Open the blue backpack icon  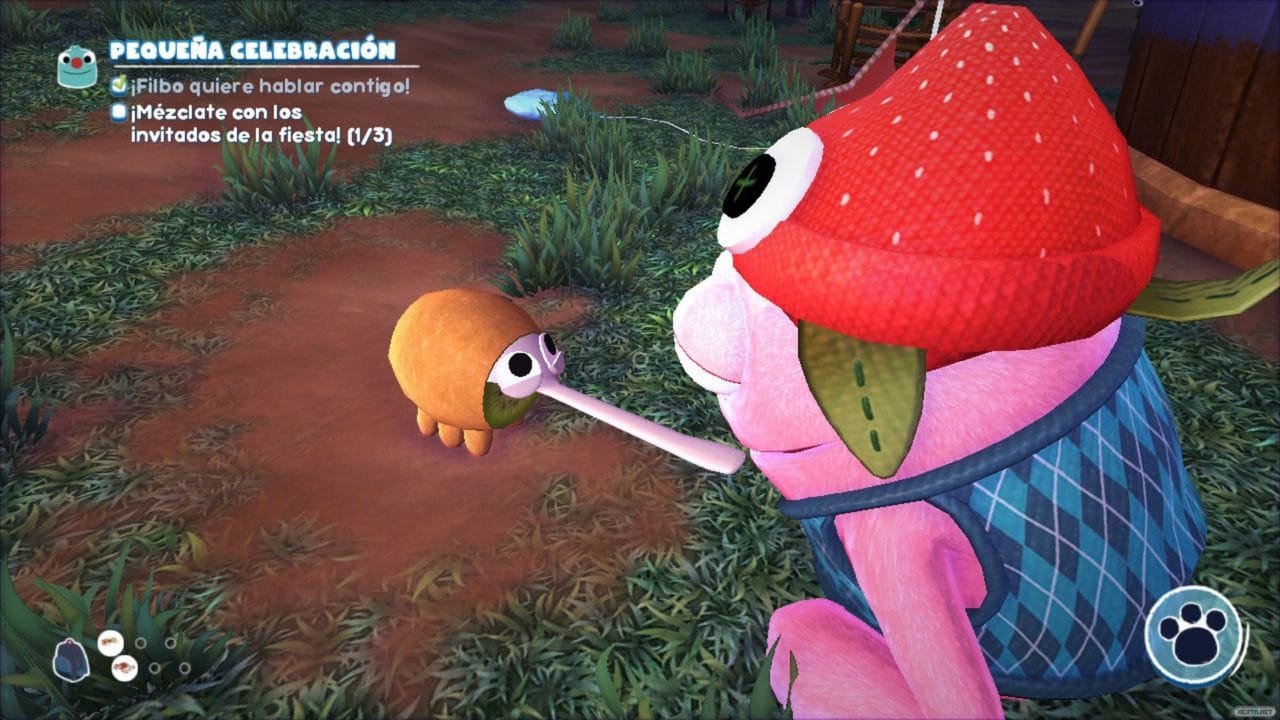[70, 660]
